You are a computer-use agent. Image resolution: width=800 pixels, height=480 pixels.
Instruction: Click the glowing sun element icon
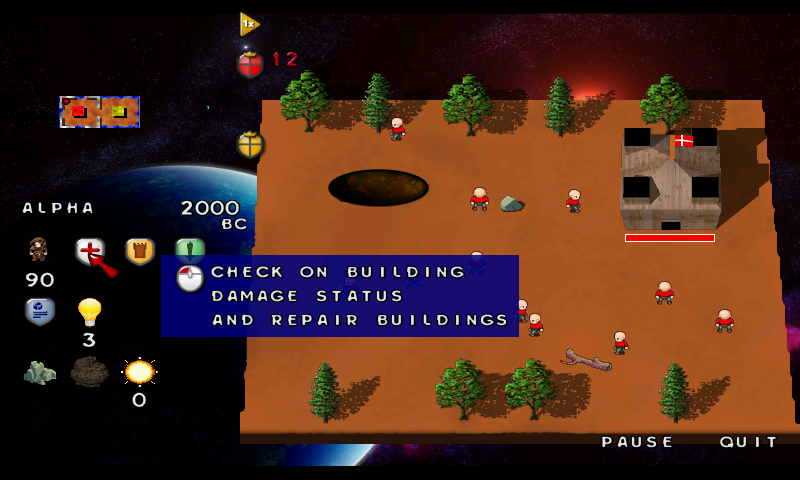tap(139, 372)
